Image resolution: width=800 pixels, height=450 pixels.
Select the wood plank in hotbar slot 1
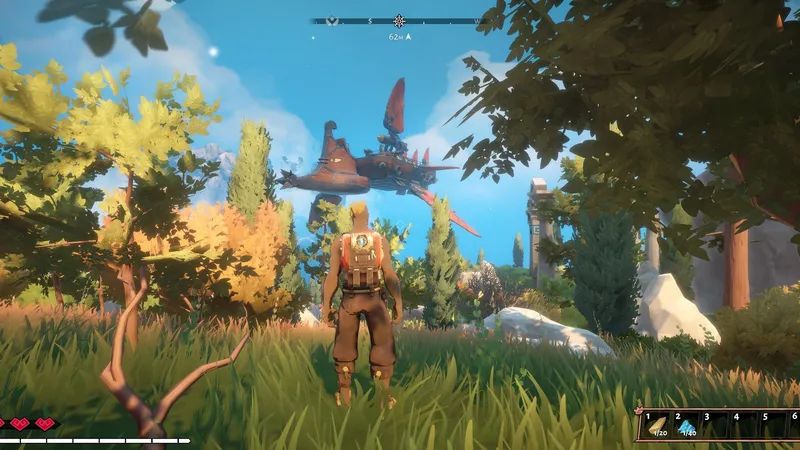658,427
